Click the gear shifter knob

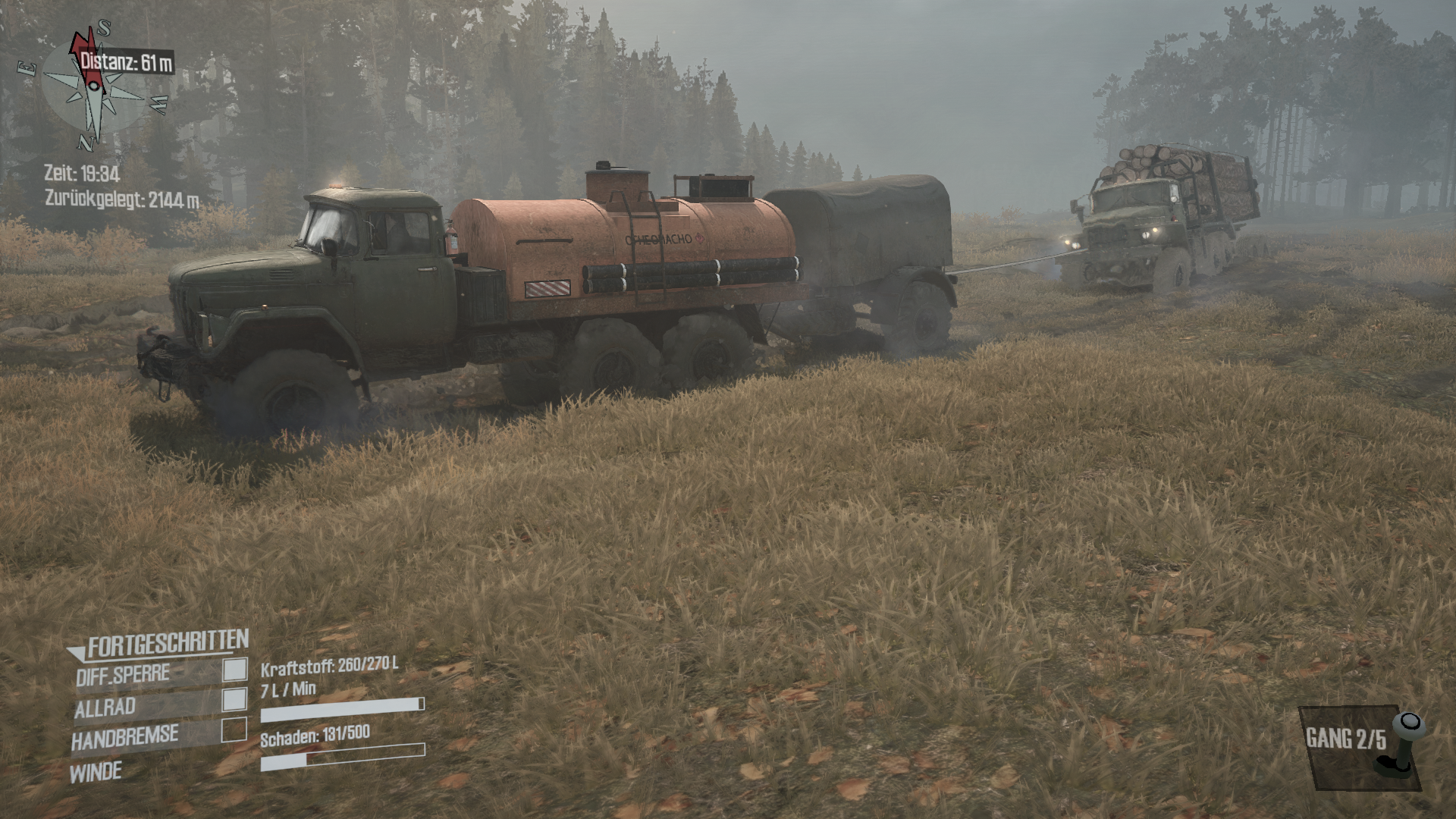[x=1409, y=724]
